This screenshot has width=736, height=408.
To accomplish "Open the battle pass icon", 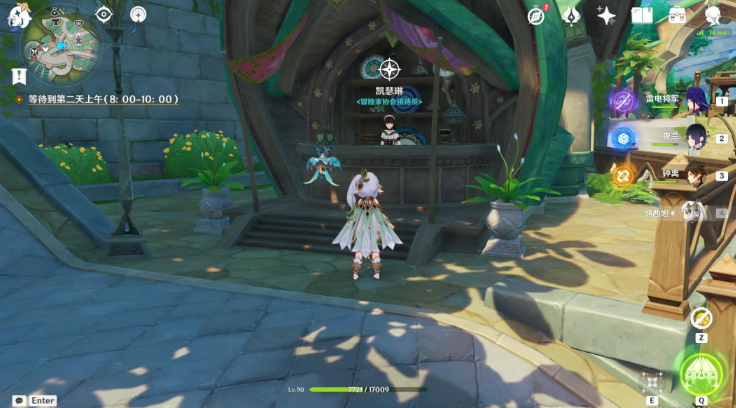I will [571, 15].
